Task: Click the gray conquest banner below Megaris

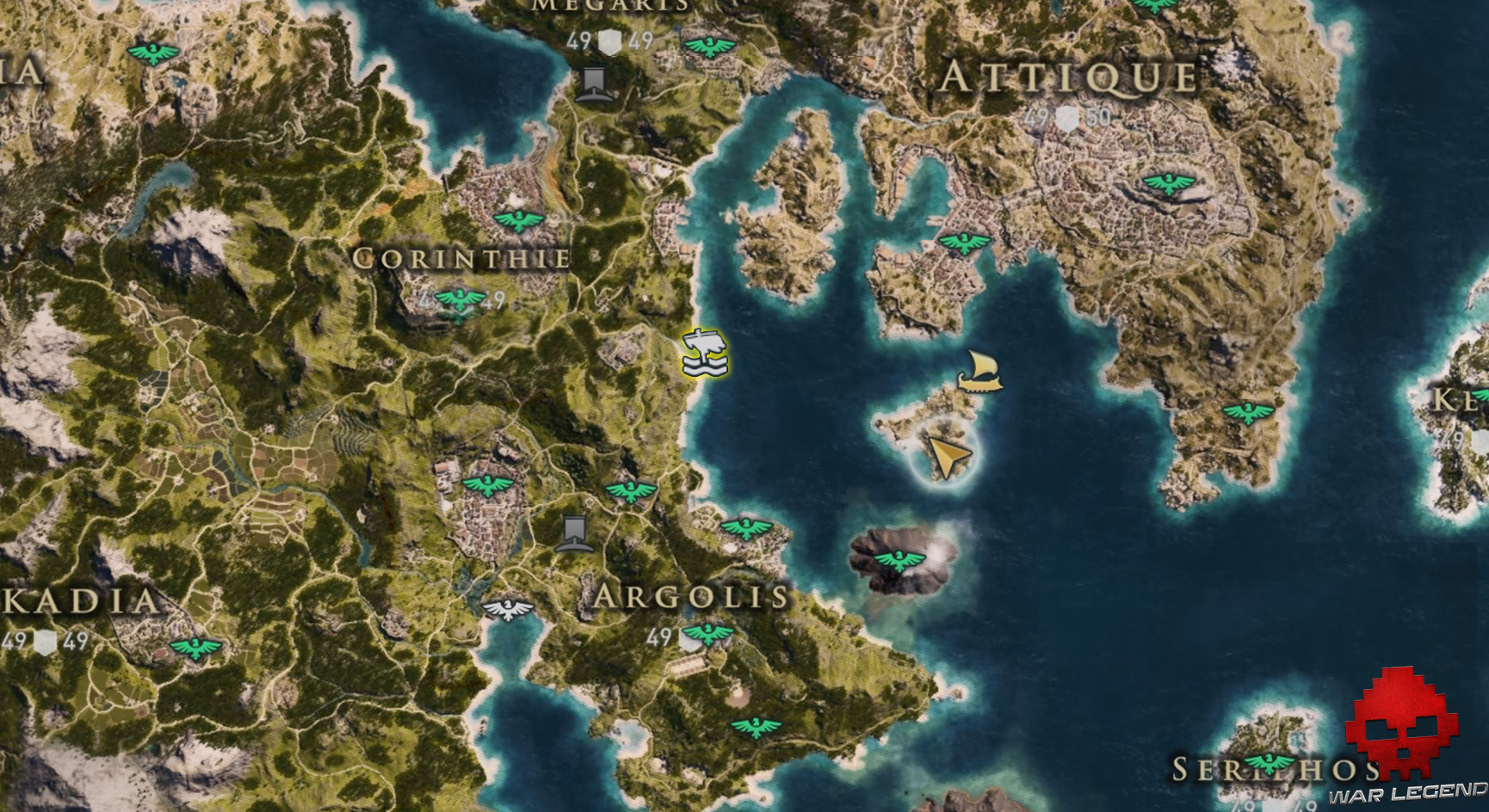Action: coord(592,82)
